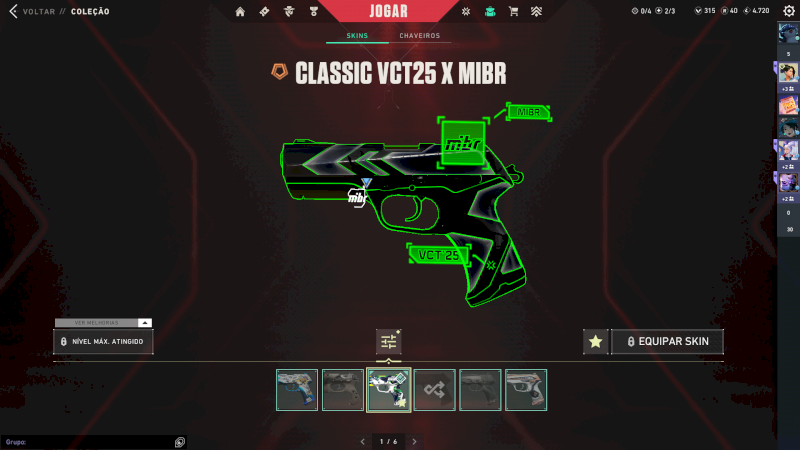Go to the home screen icon
Viewport: 800px width, 450px height.
(240, 12)
